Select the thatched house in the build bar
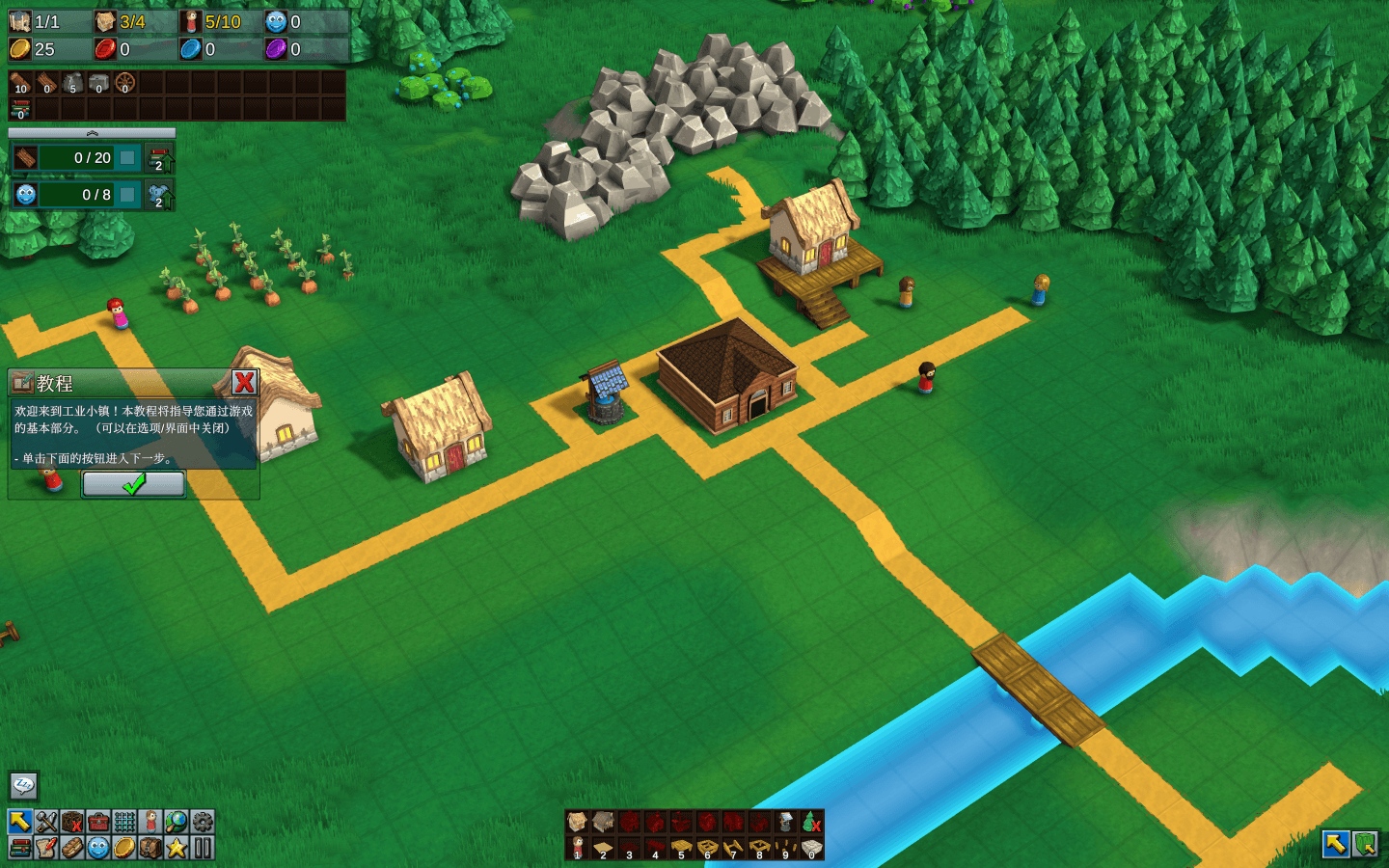This screenshot has width=1389, height=868. click(577, 822)
